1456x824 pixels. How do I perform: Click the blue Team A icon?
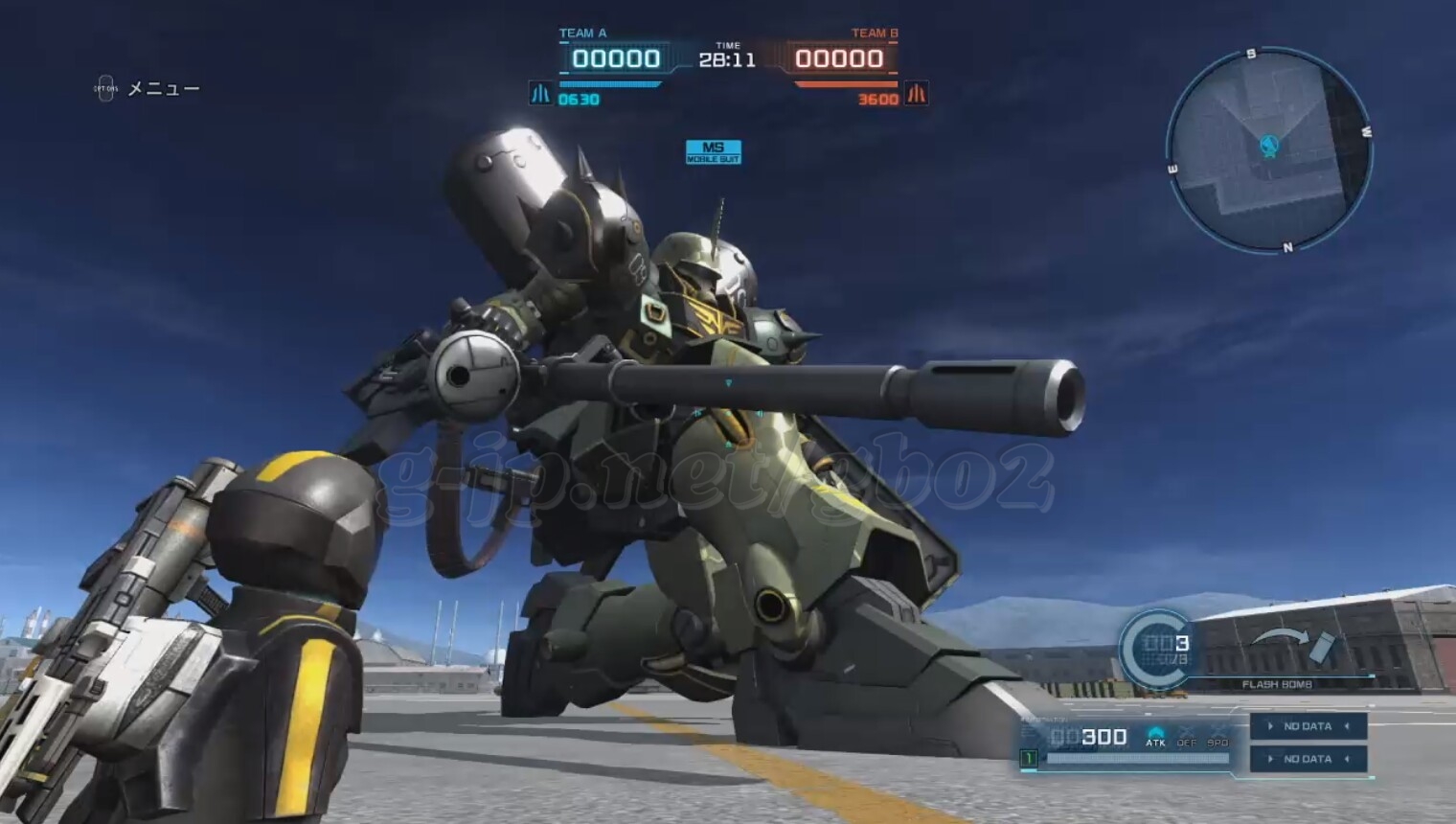pyautogui.click(x=540, y=94)
